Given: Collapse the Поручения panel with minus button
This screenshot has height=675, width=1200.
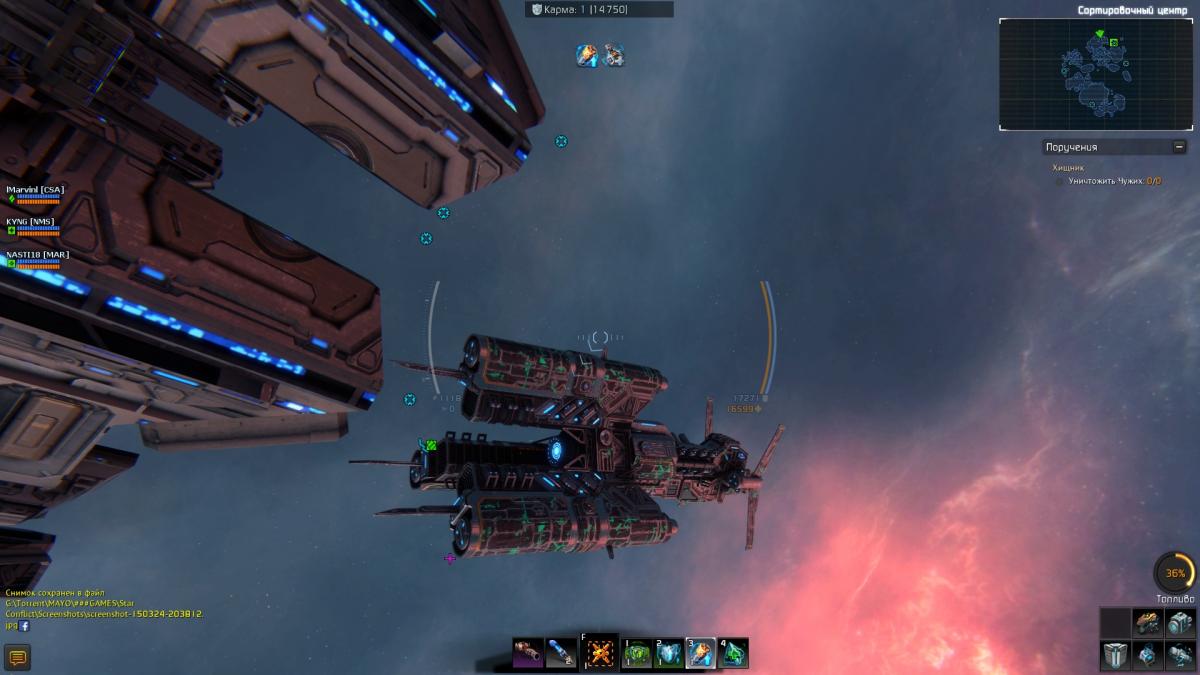Looking at the screenshot, I should (1179, 147).
